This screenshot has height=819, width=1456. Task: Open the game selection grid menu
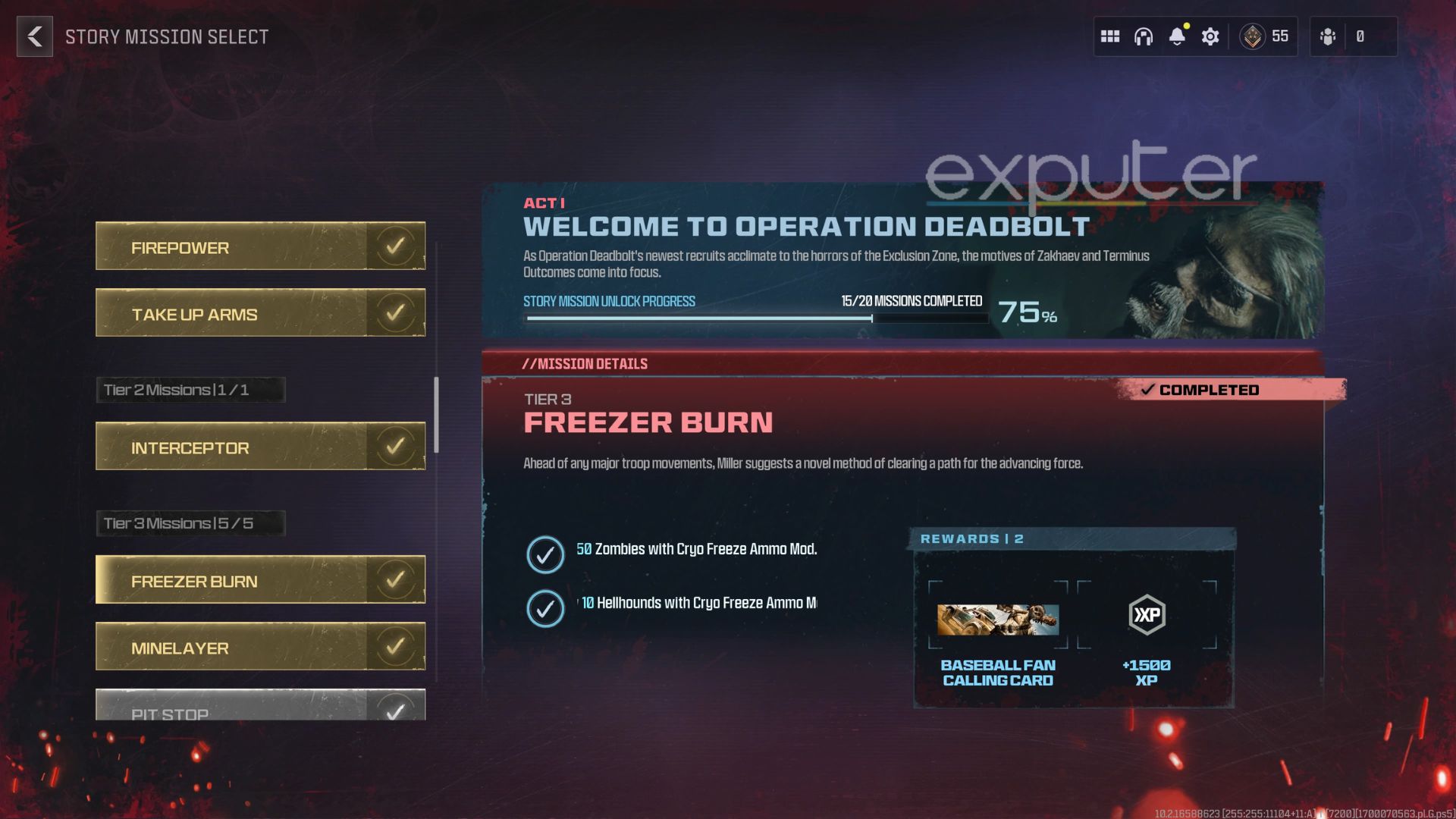point(1109,36)
